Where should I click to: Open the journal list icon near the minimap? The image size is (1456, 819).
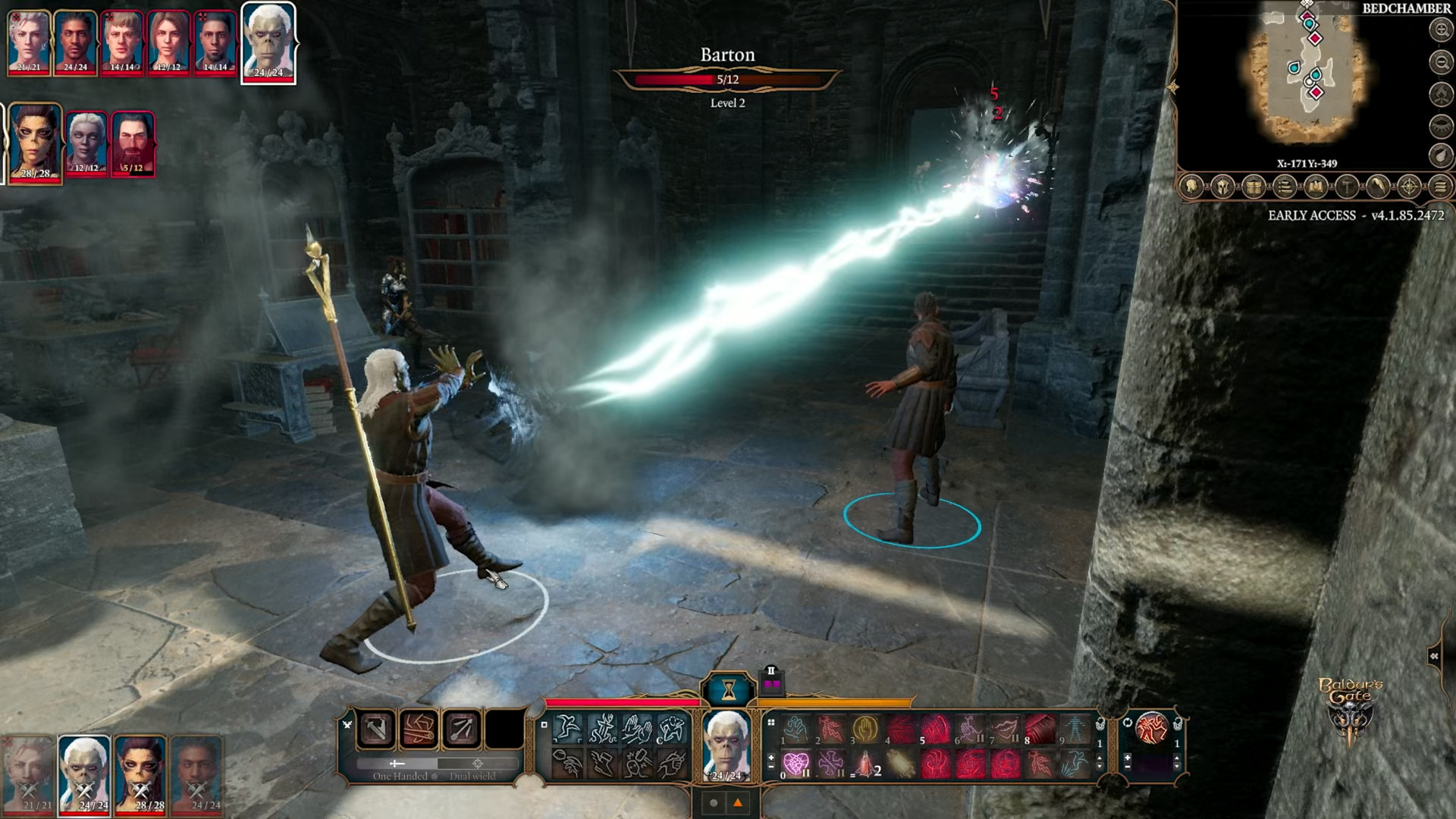[x=1284, y=186]
